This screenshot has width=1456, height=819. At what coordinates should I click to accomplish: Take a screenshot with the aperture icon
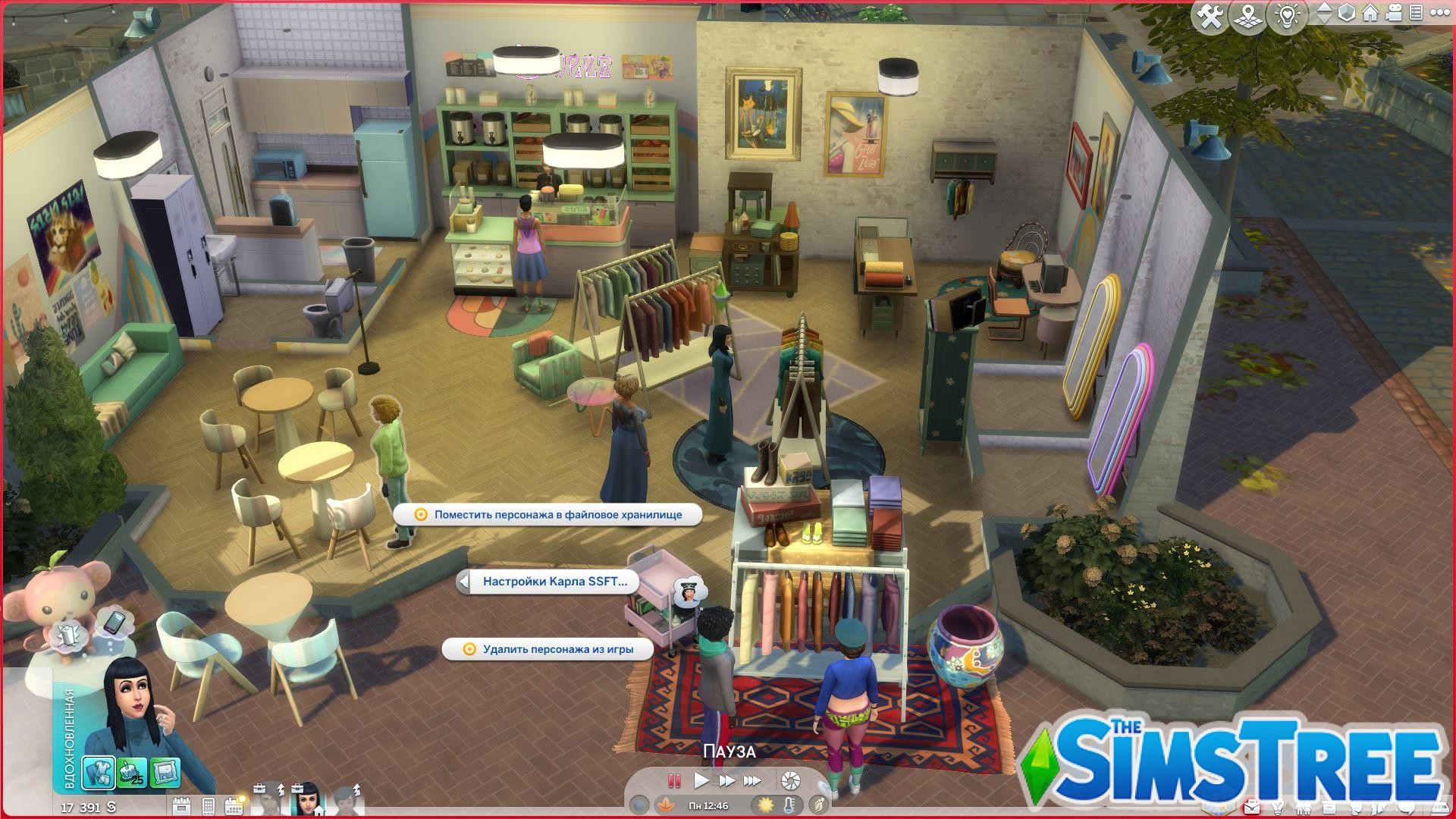tap(790, 780)
